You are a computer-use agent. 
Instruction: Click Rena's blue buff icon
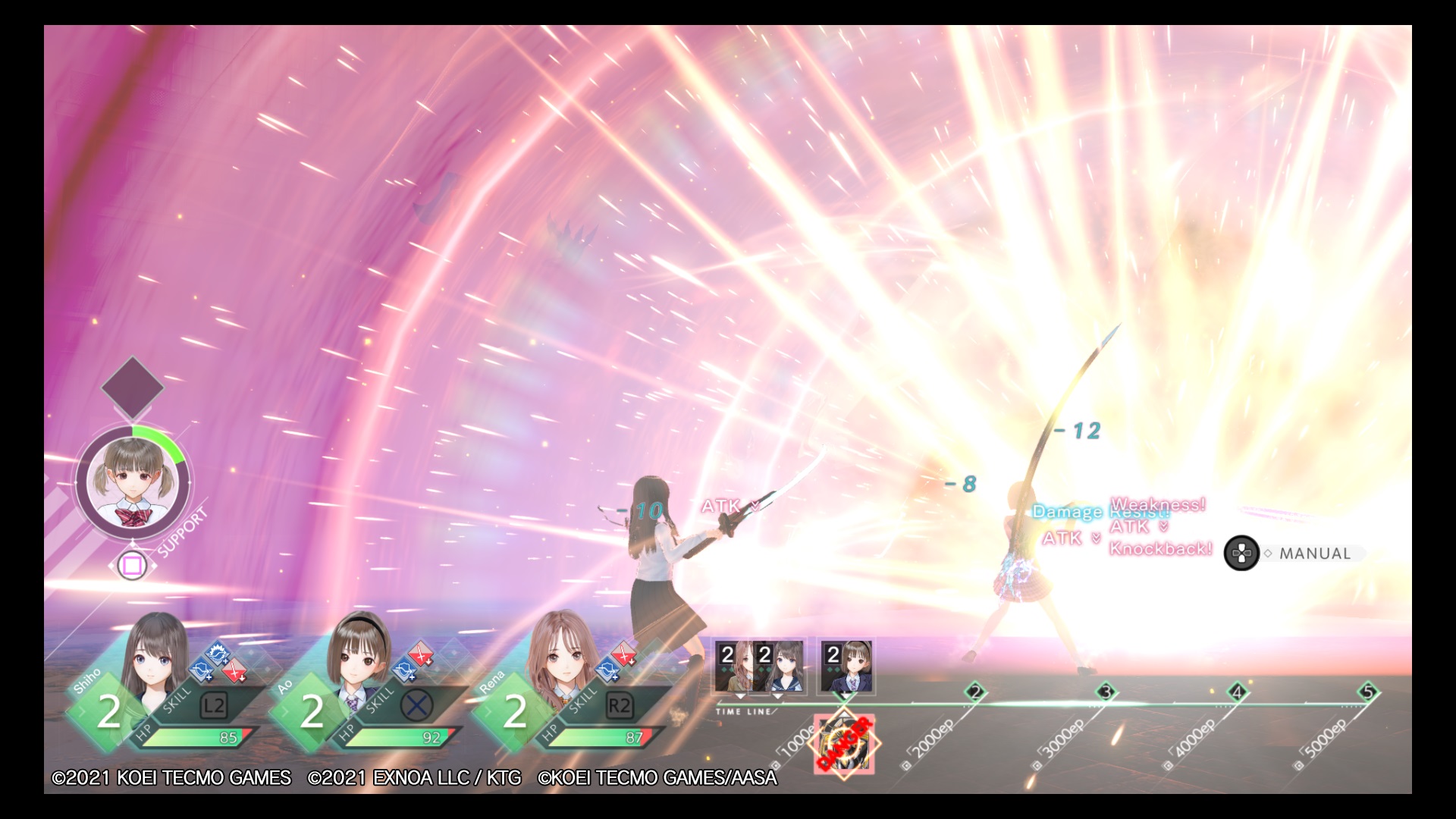[606, 669]
